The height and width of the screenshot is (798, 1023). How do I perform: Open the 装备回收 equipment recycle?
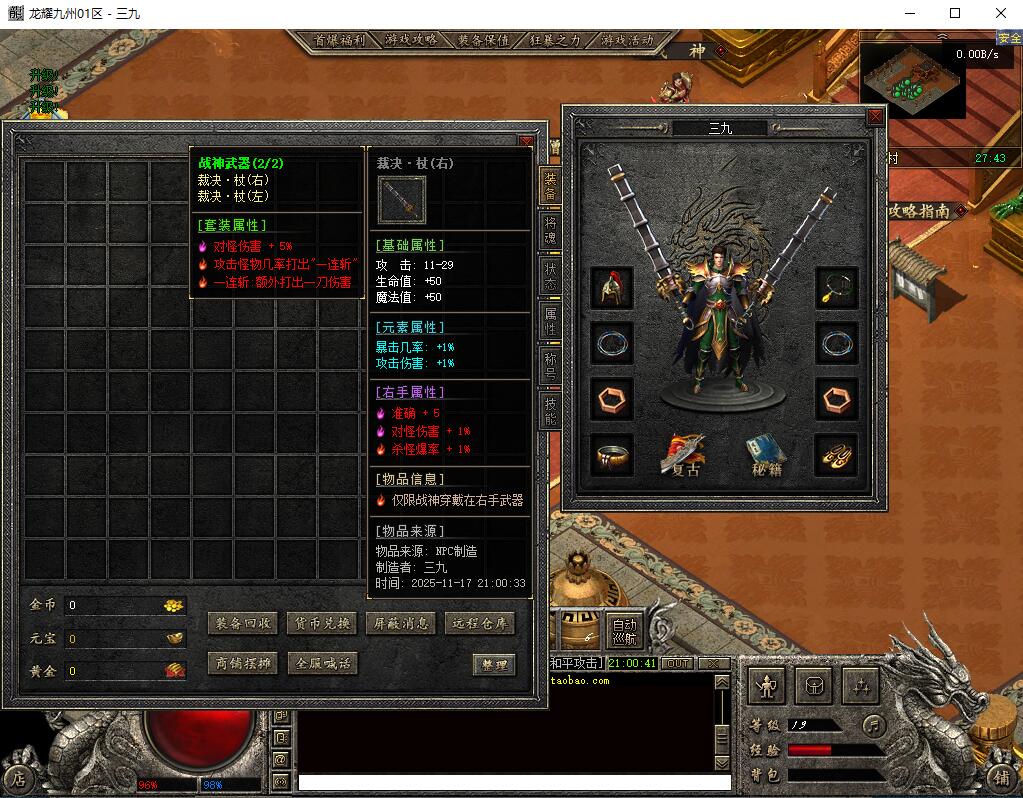(242, 623)
